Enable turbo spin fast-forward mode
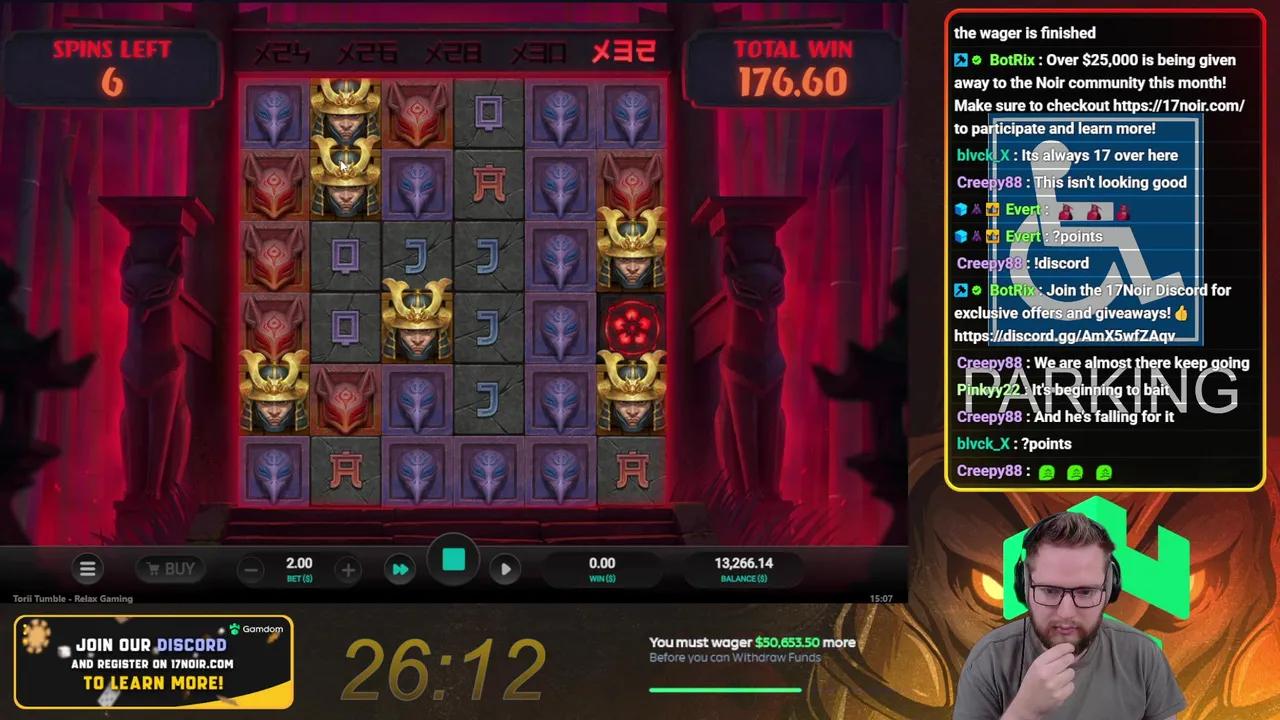Screen dimensions: 1280x720 [x=400, y=568]
